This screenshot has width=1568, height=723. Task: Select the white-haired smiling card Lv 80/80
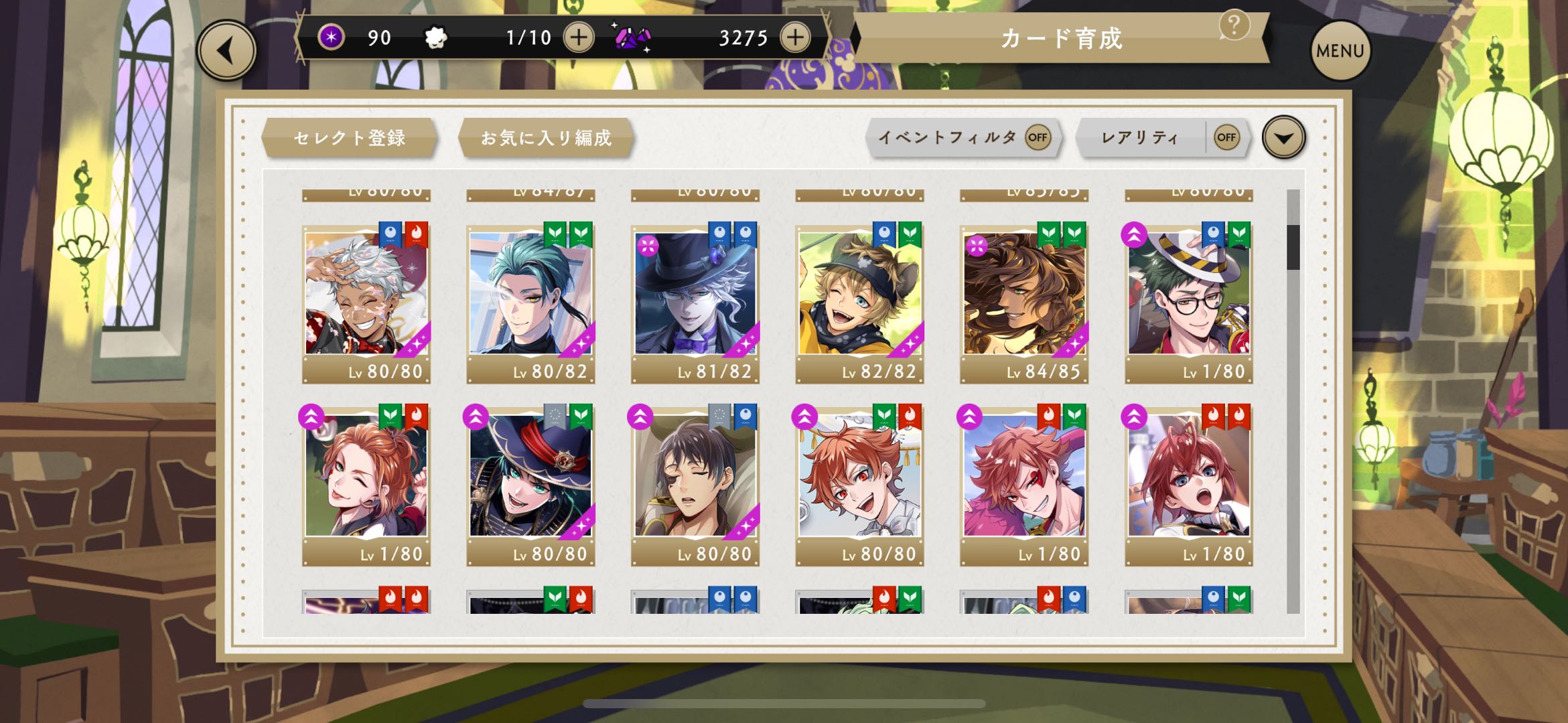coord(366,295)
